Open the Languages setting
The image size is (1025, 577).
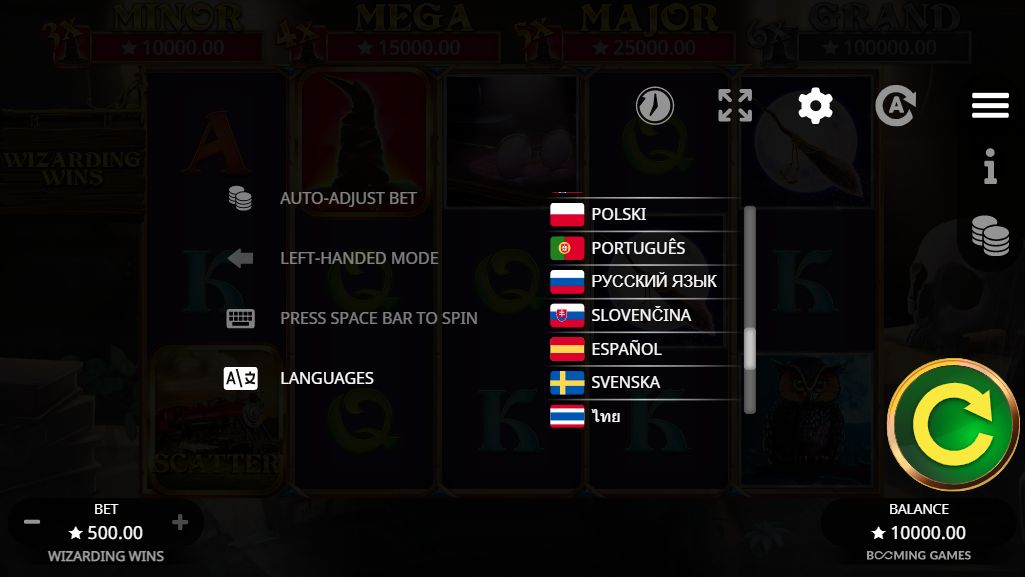point(326,378)
